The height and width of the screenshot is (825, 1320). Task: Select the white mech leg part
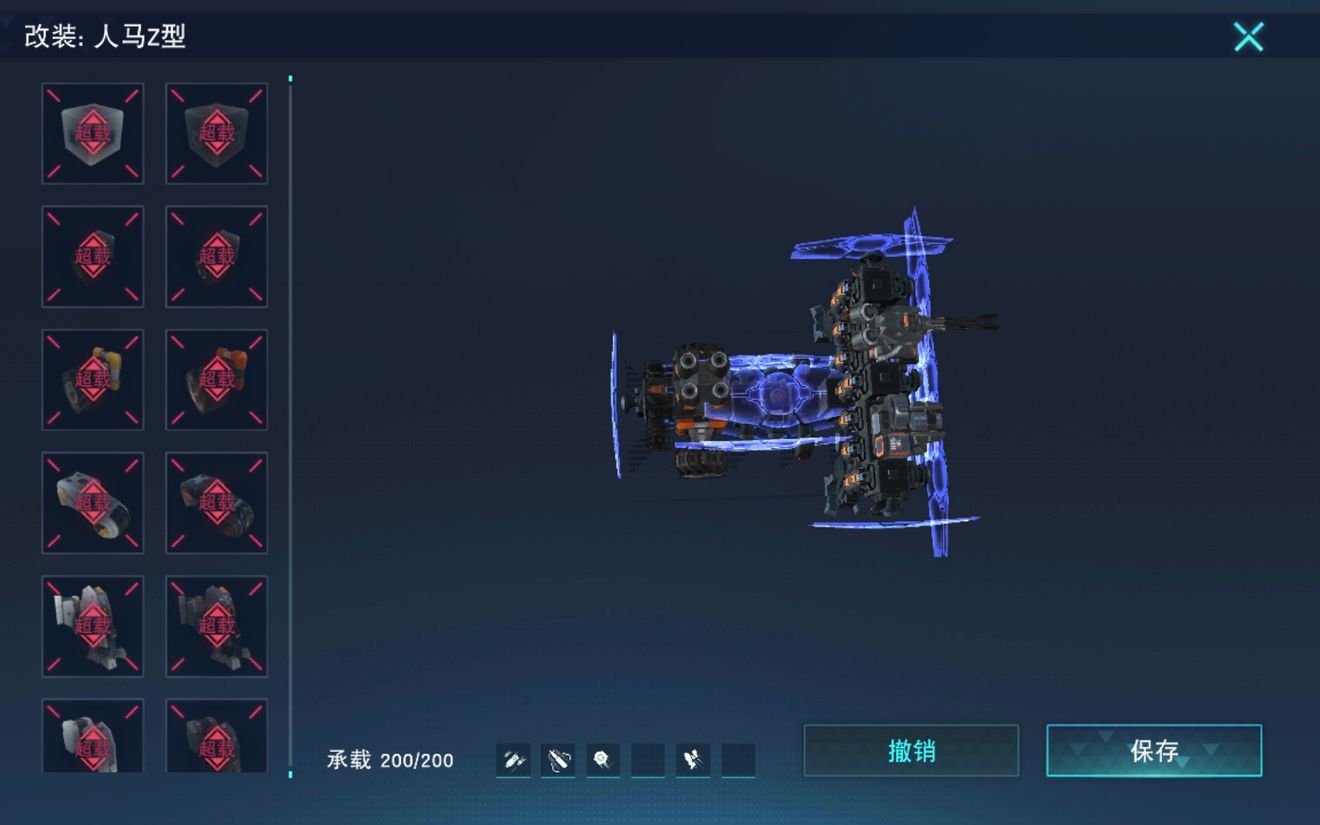tap(93, 626)
